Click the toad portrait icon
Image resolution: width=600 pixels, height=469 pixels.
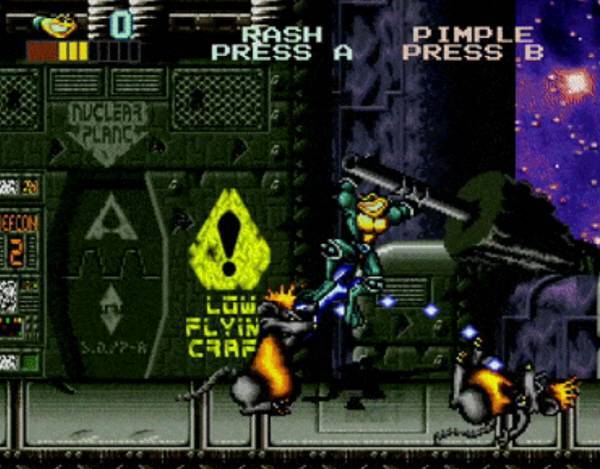pos(54,22)
